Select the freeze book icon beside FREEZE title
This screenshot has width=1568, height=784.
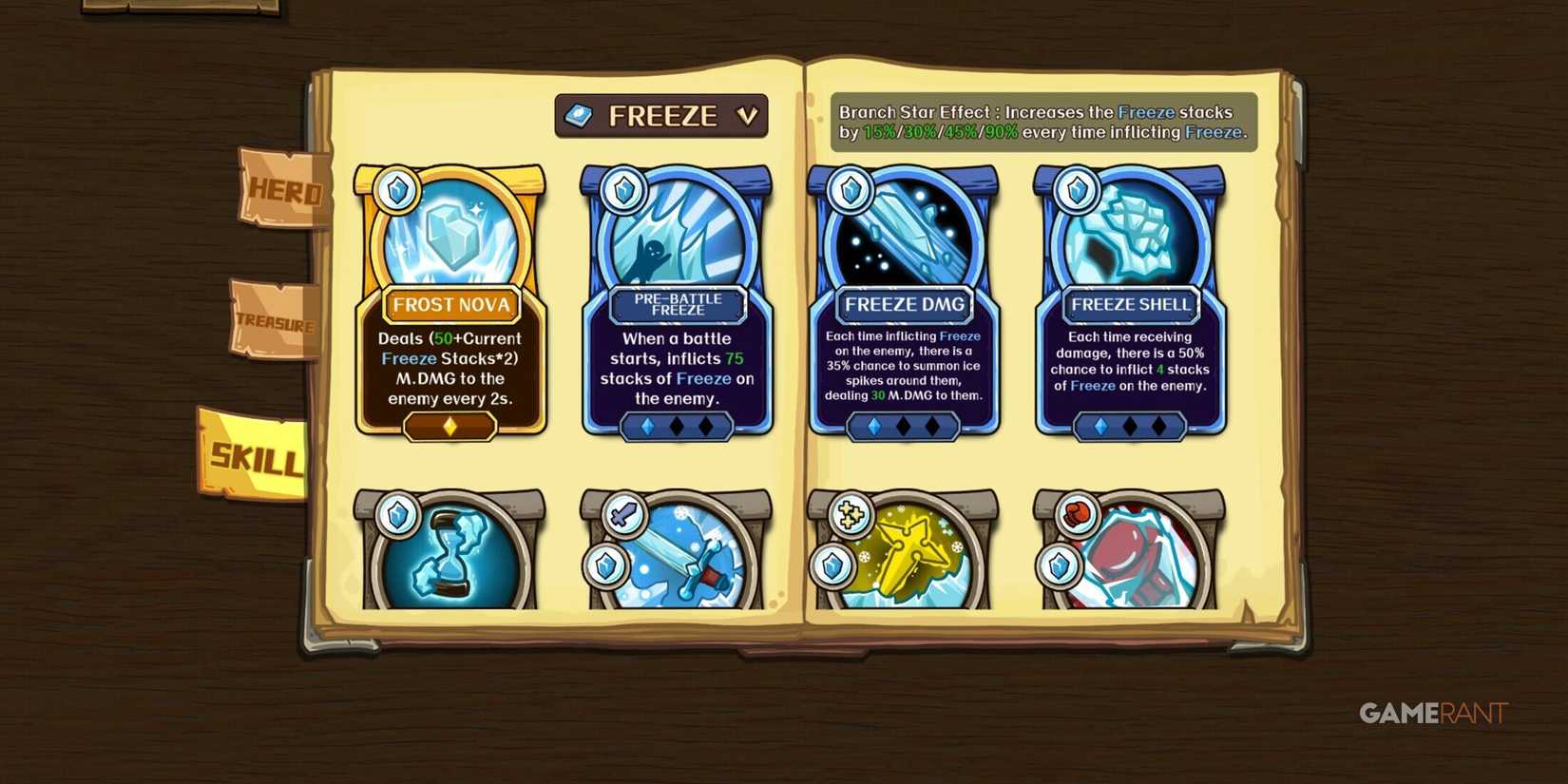(x=581, y=114)
